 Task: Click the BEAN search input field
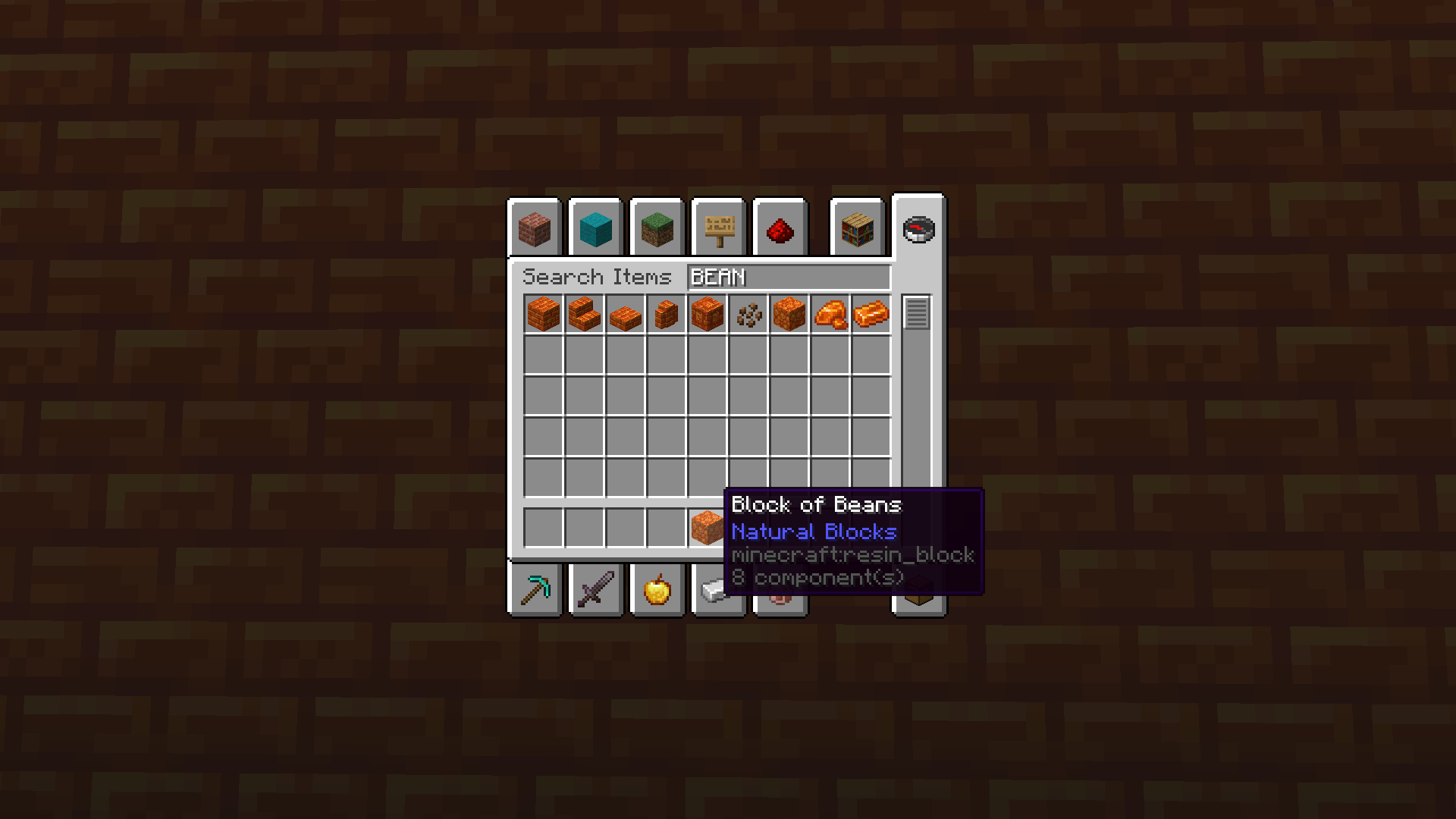tap(789, 278)
